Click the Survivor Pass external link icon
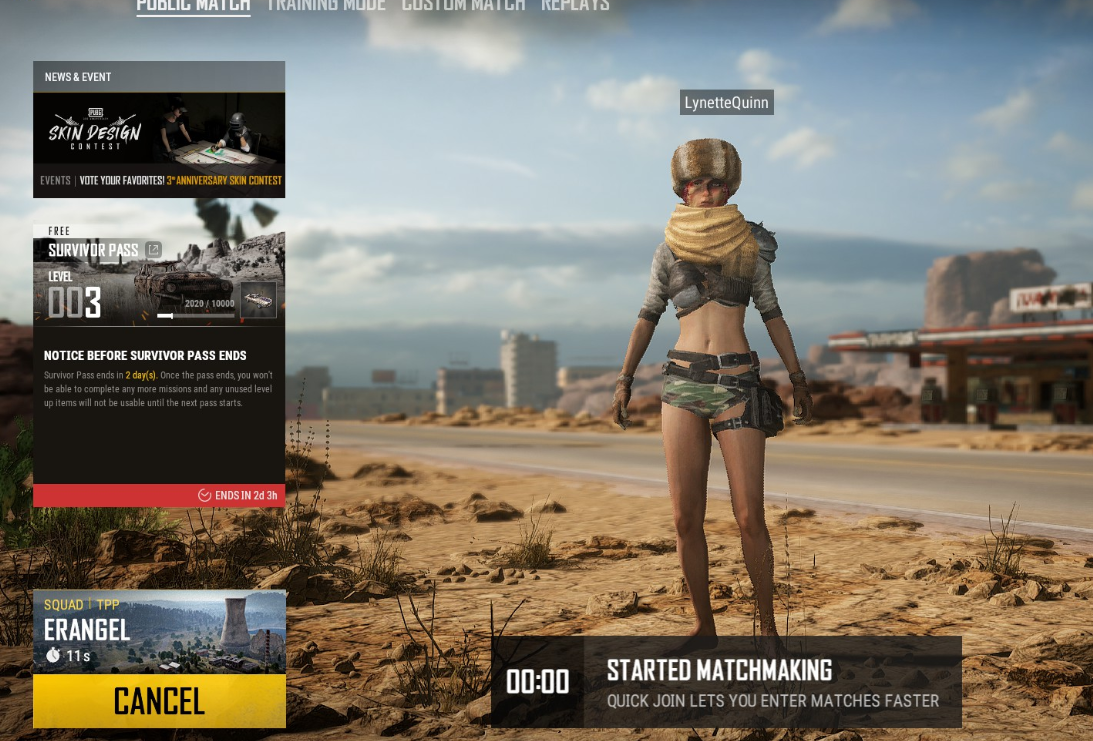The image size is (1093, 741). point(153,250)
